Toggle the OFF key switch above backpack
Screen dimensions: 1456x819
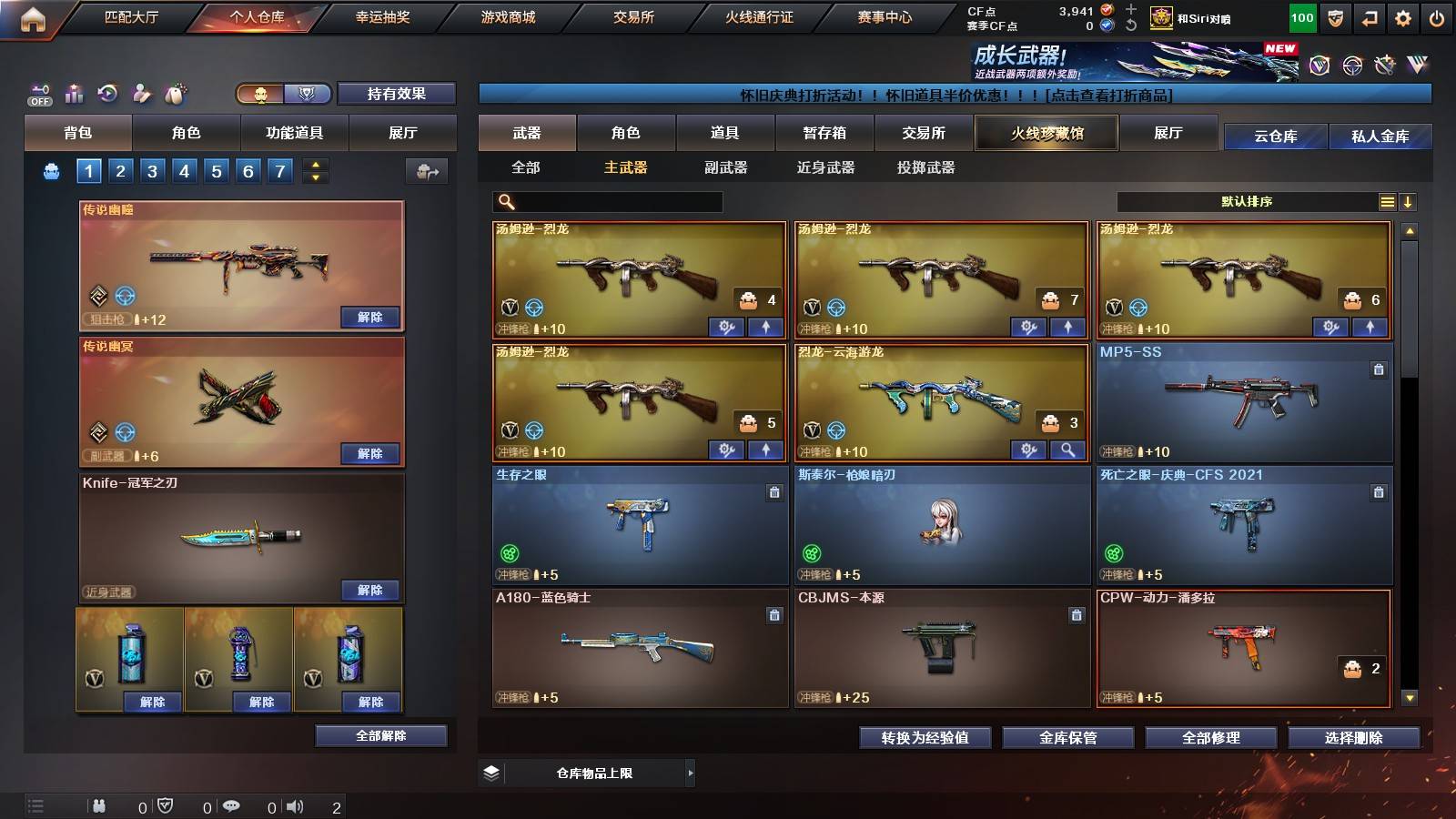[x=37, y=94]
